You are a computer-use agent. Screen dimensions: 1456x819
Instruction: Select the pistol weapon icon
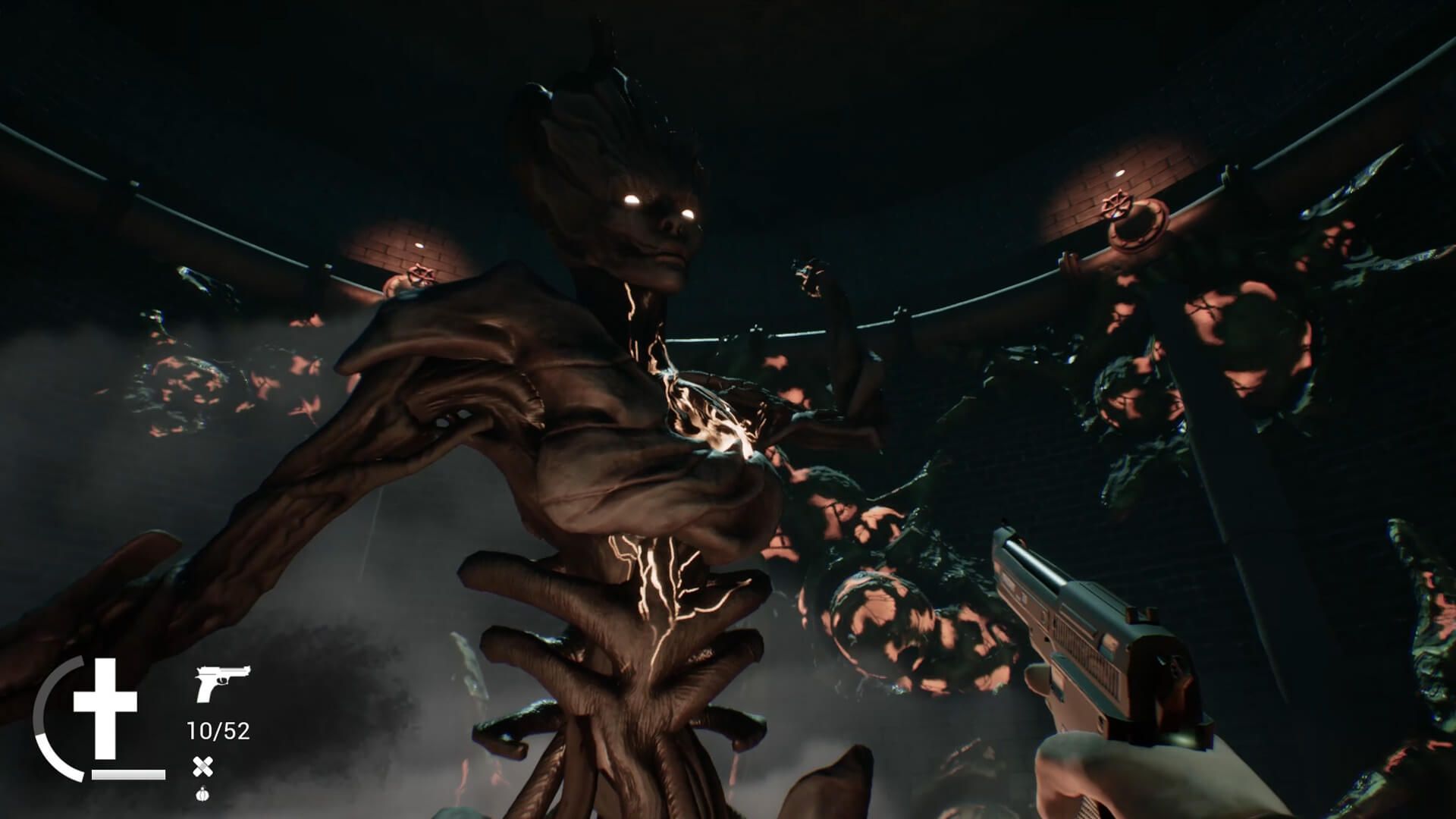pyautogui.click(x=222, y=682)
